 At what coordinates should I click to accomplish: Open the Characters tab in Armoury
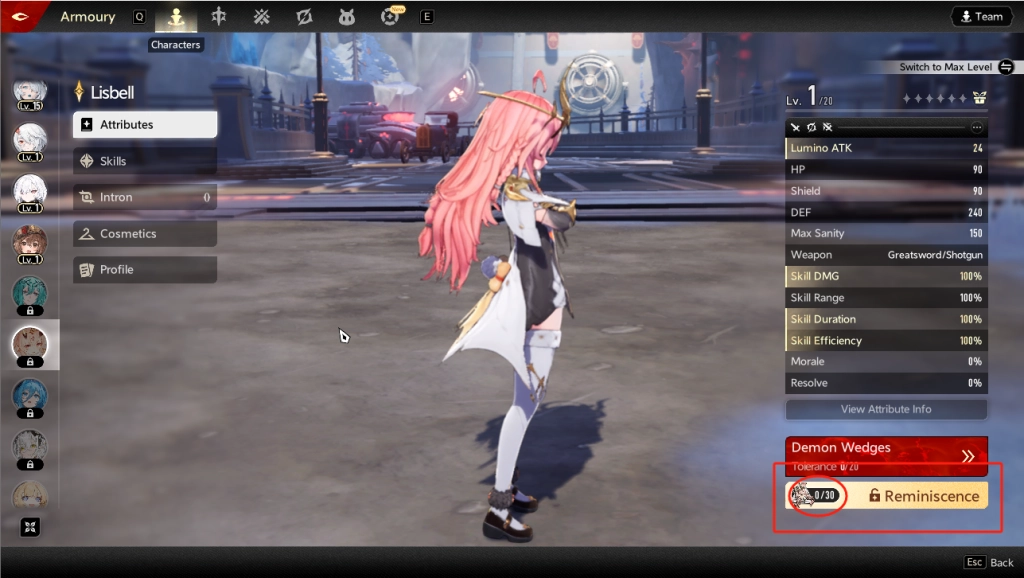176,17
